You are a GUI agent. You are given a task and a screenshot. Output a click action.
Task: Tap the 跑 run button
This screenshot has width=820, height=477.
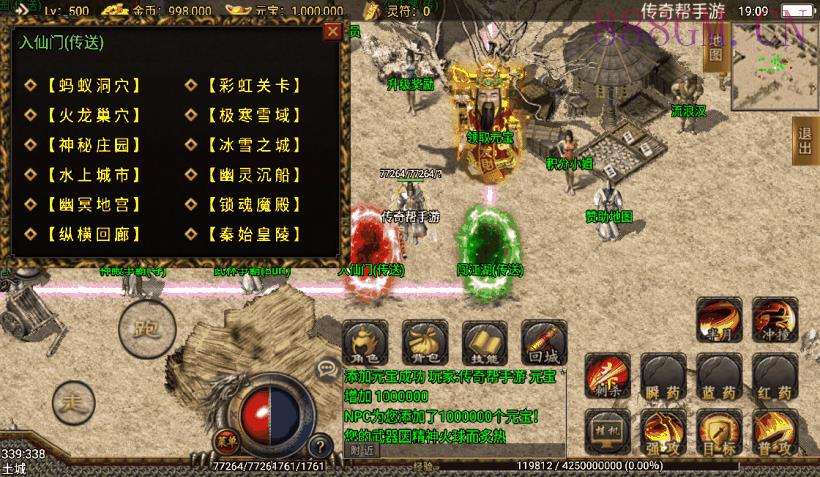click(x=142, y=325)
